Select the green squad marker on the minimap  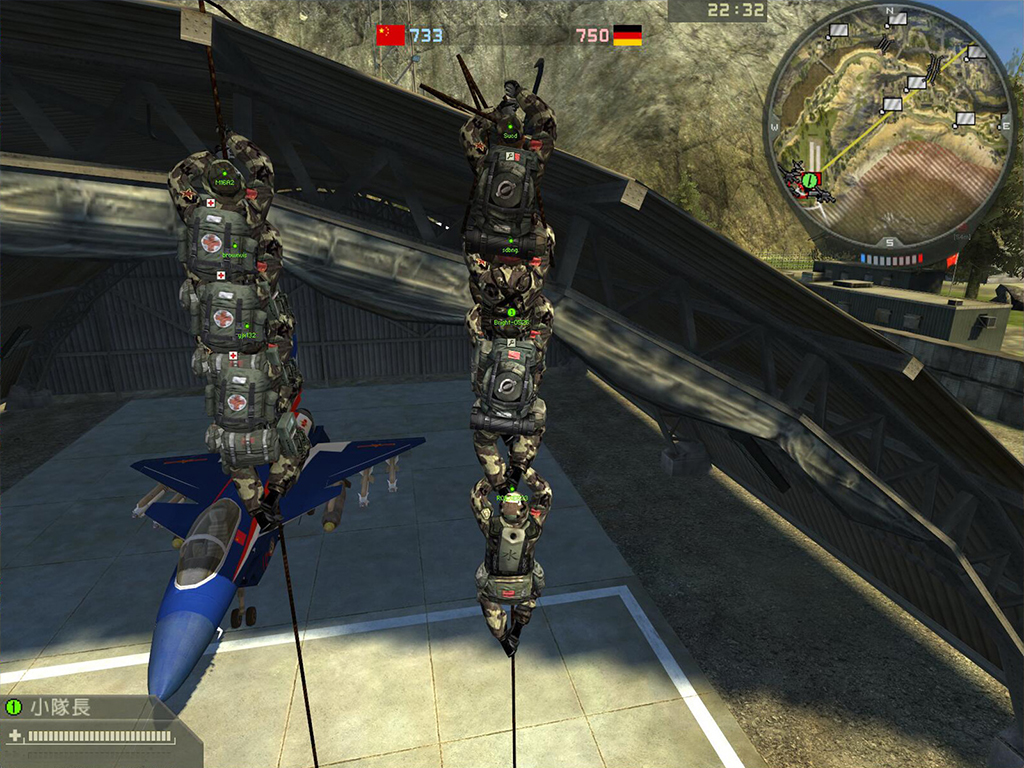[810, 179]
